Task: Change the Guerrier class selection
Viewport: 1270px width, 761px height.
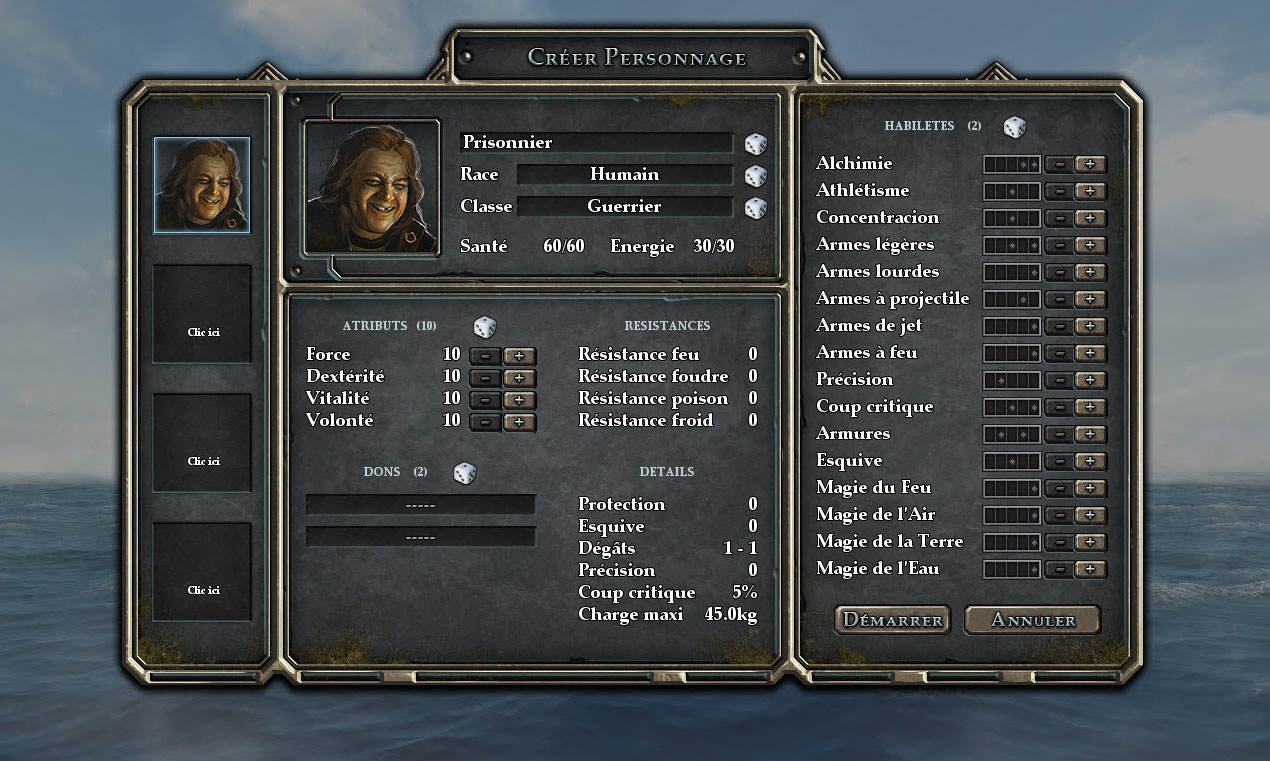Action: coord(624,207)
